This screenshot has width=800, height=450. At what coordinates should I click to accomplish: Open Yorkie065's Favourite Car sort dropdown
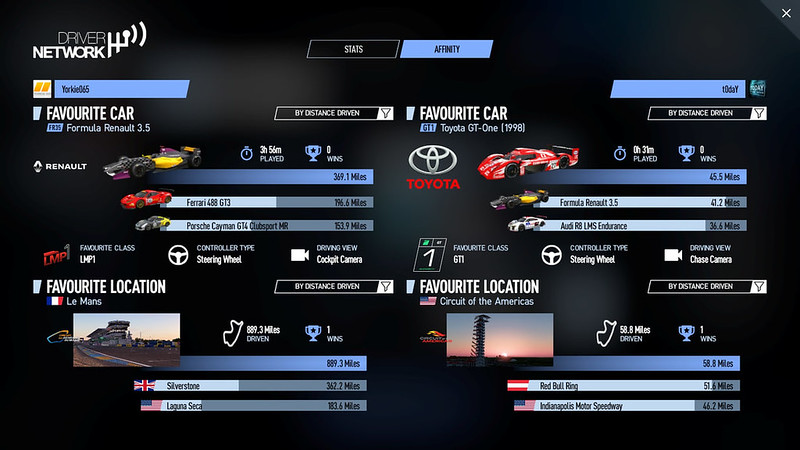click(x=334, y=114)
